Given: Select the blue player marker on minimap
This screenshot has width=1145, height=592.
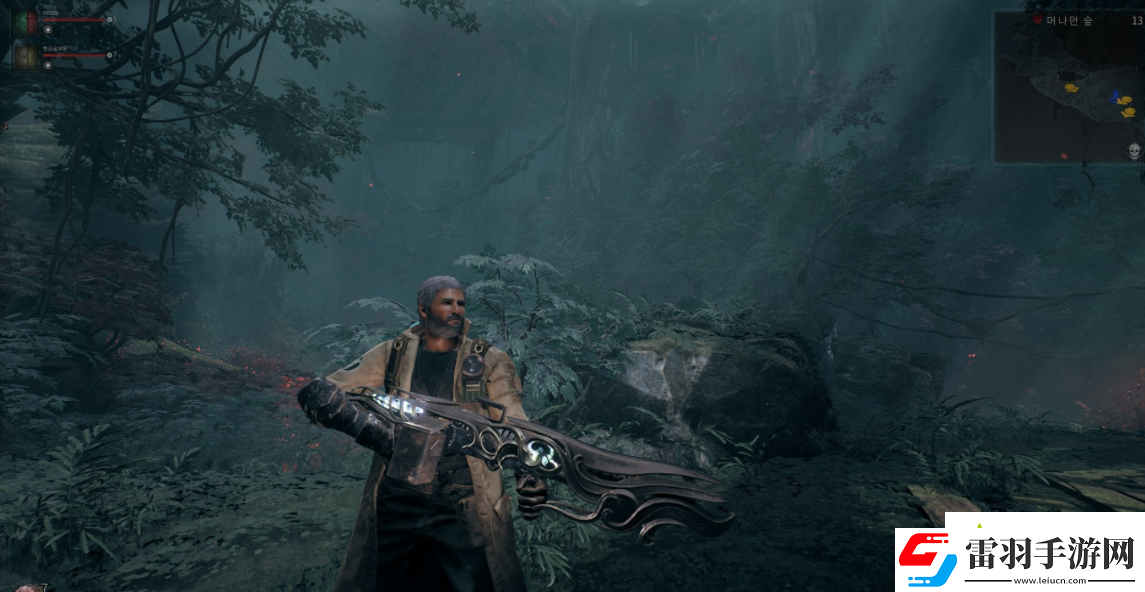Looking at the screenshot, I should (x=1114, y=97).
